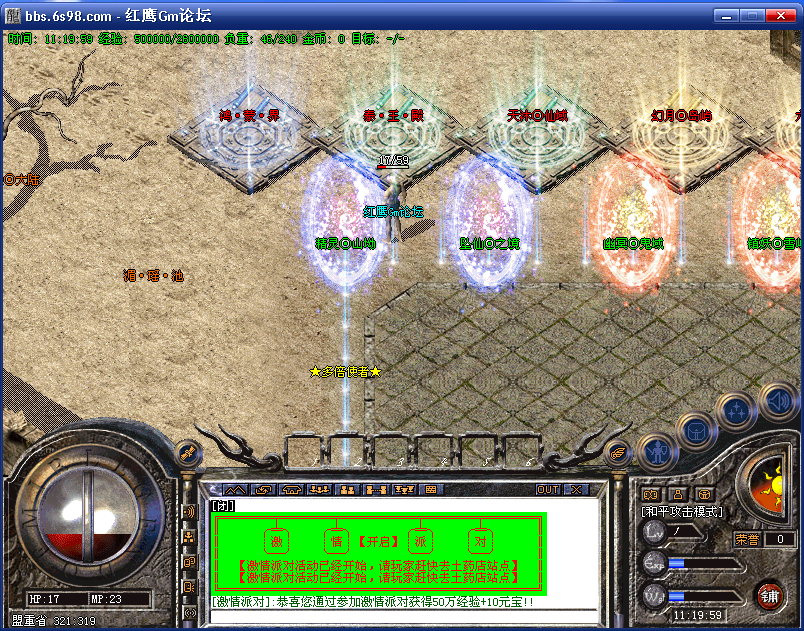Click the chat text input line
The image size is (804, 631).
coord(400,602)
